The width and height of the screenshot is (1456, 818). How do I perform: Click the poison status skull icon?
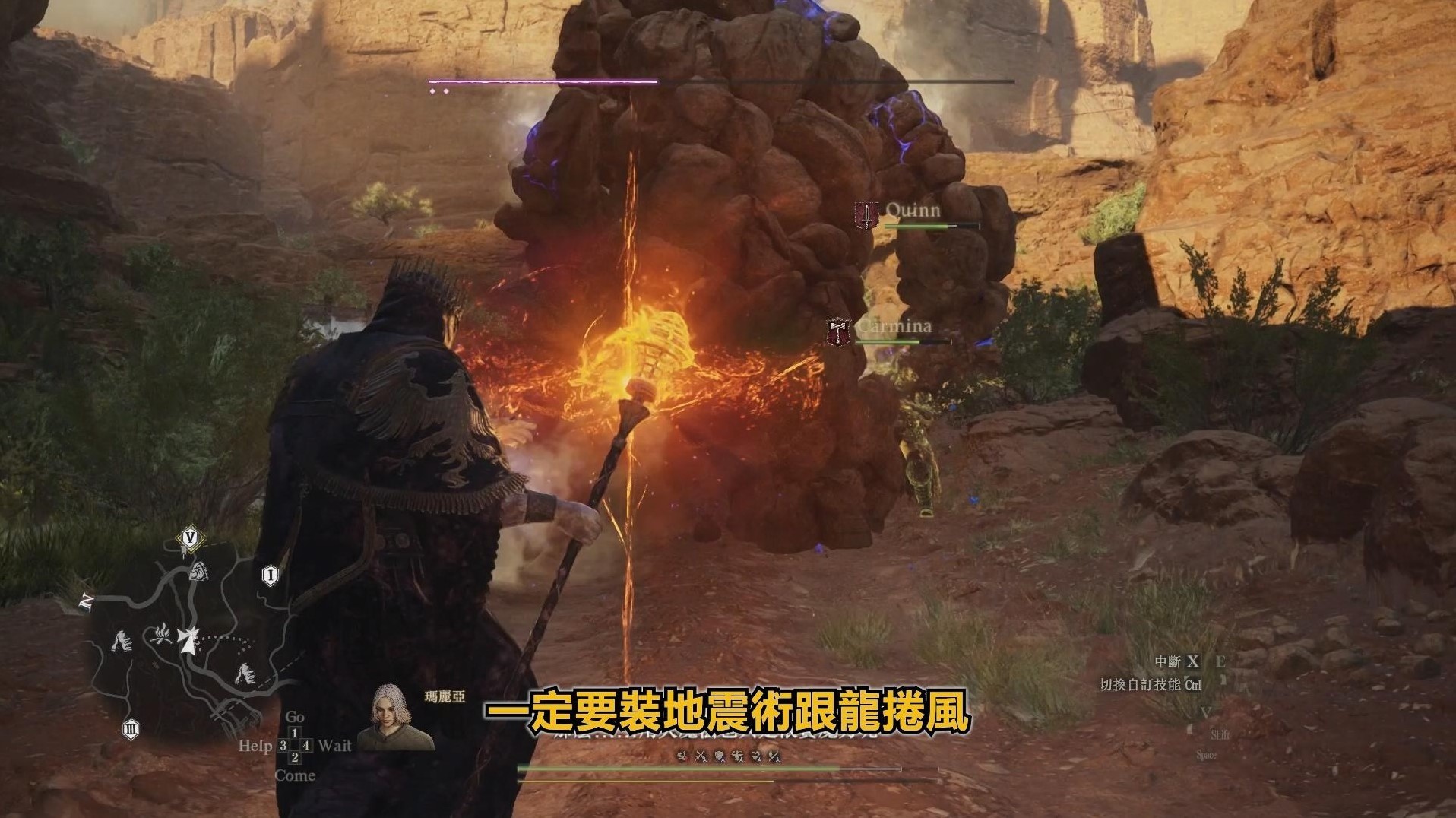click(682, 756)
